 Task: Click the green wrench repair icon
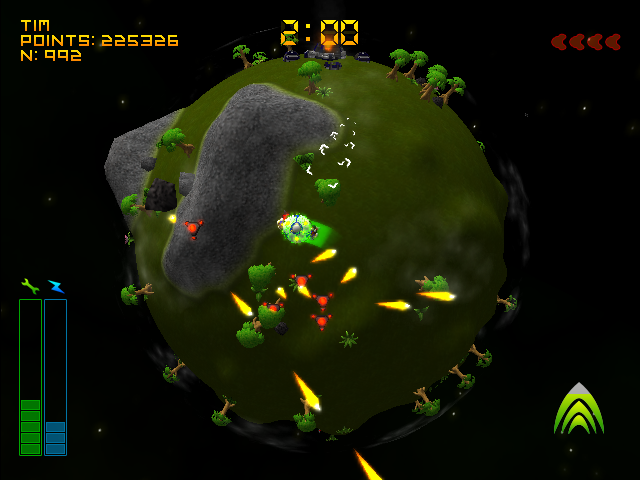[30, 286]
